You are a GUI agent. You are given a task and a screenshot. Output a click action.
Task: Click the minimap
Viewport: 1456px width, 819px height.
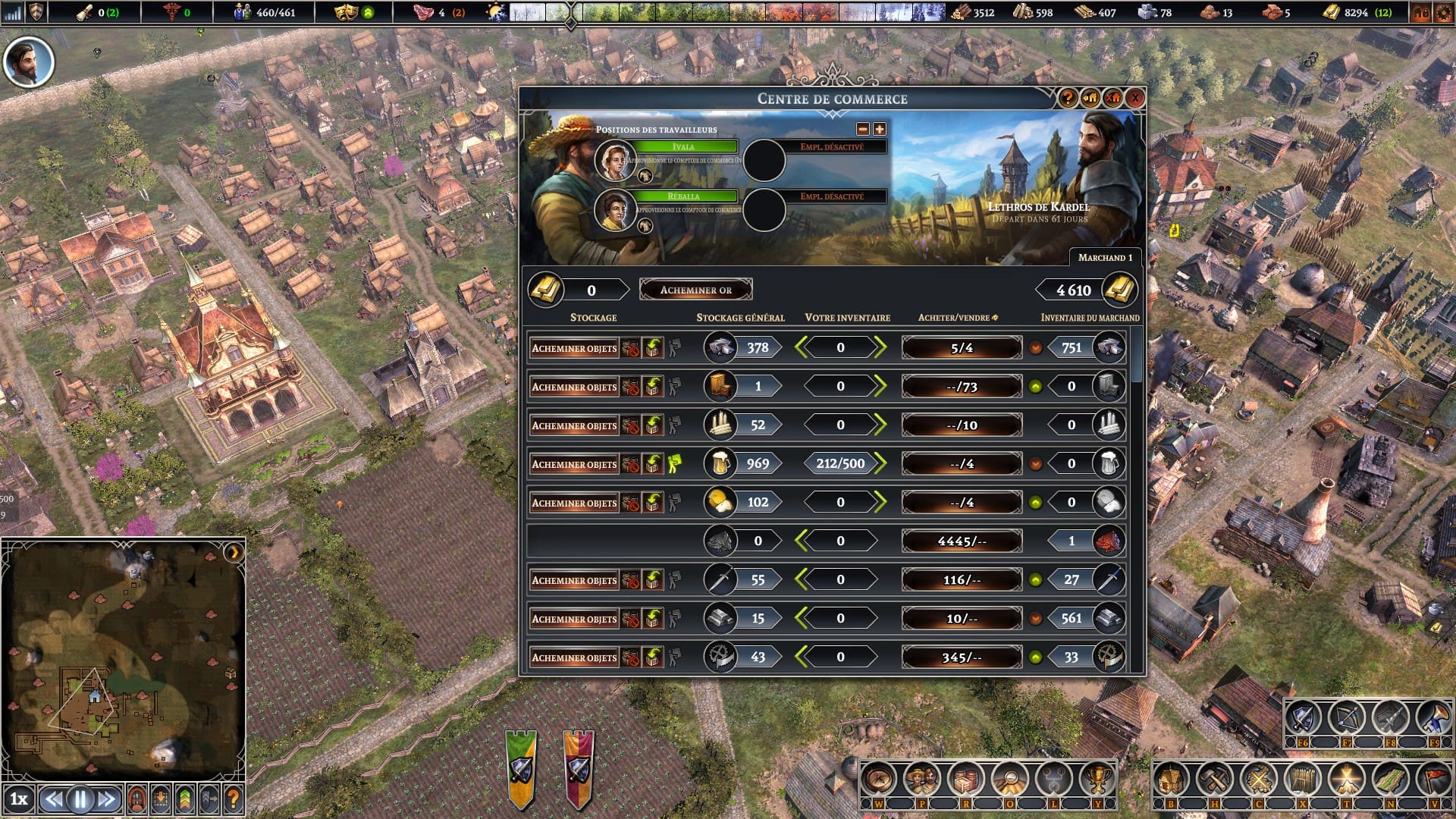pyautogui.click(x=123, y=656)
